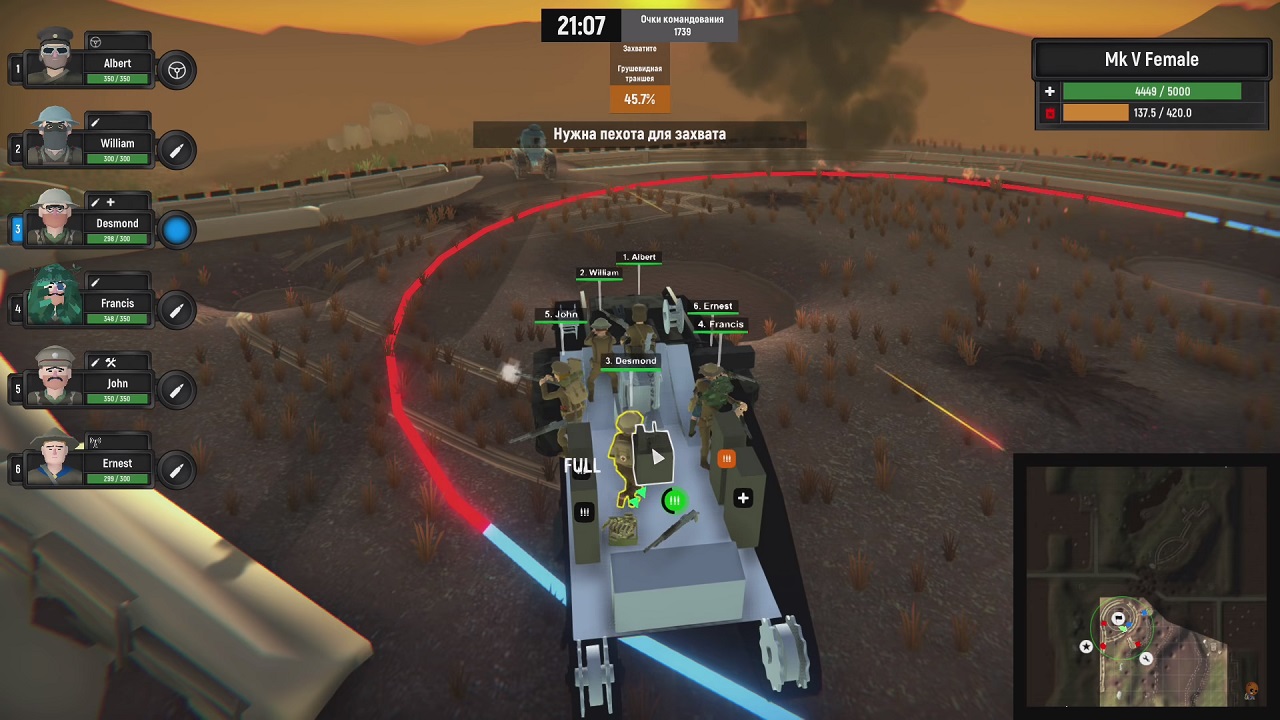Viewport: 1280px width, 720px height.
Task: Click Albert's steering wheel role button
Action: pyautogui.click(x=177, y=70)
